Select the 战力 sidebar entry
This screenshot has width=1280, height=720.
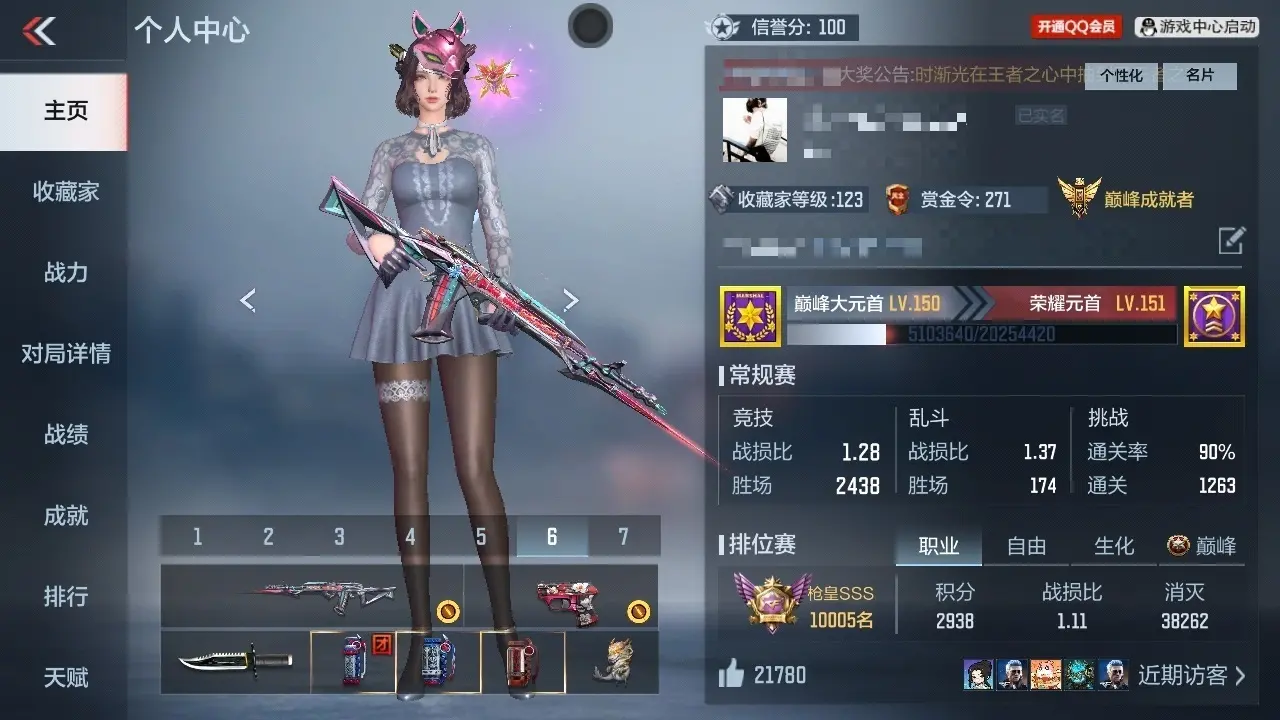pos(65,272)
